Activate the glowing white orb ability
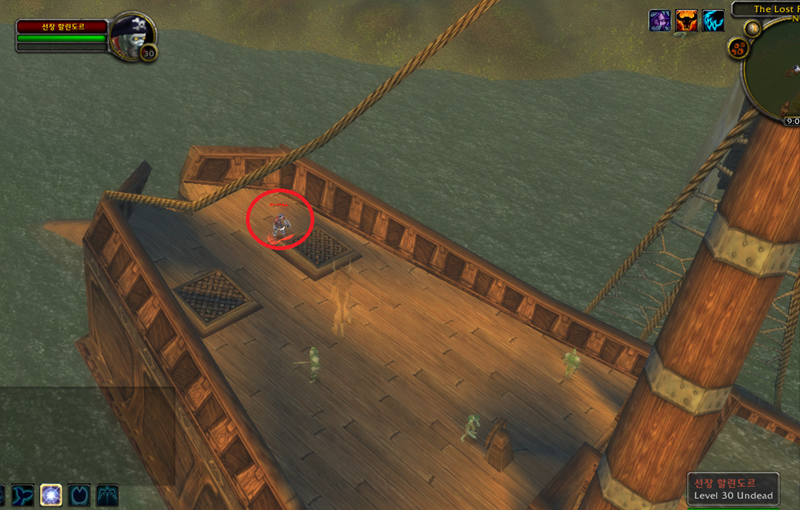Viewport: 800px width, 510px height. (x=50, y=495)
